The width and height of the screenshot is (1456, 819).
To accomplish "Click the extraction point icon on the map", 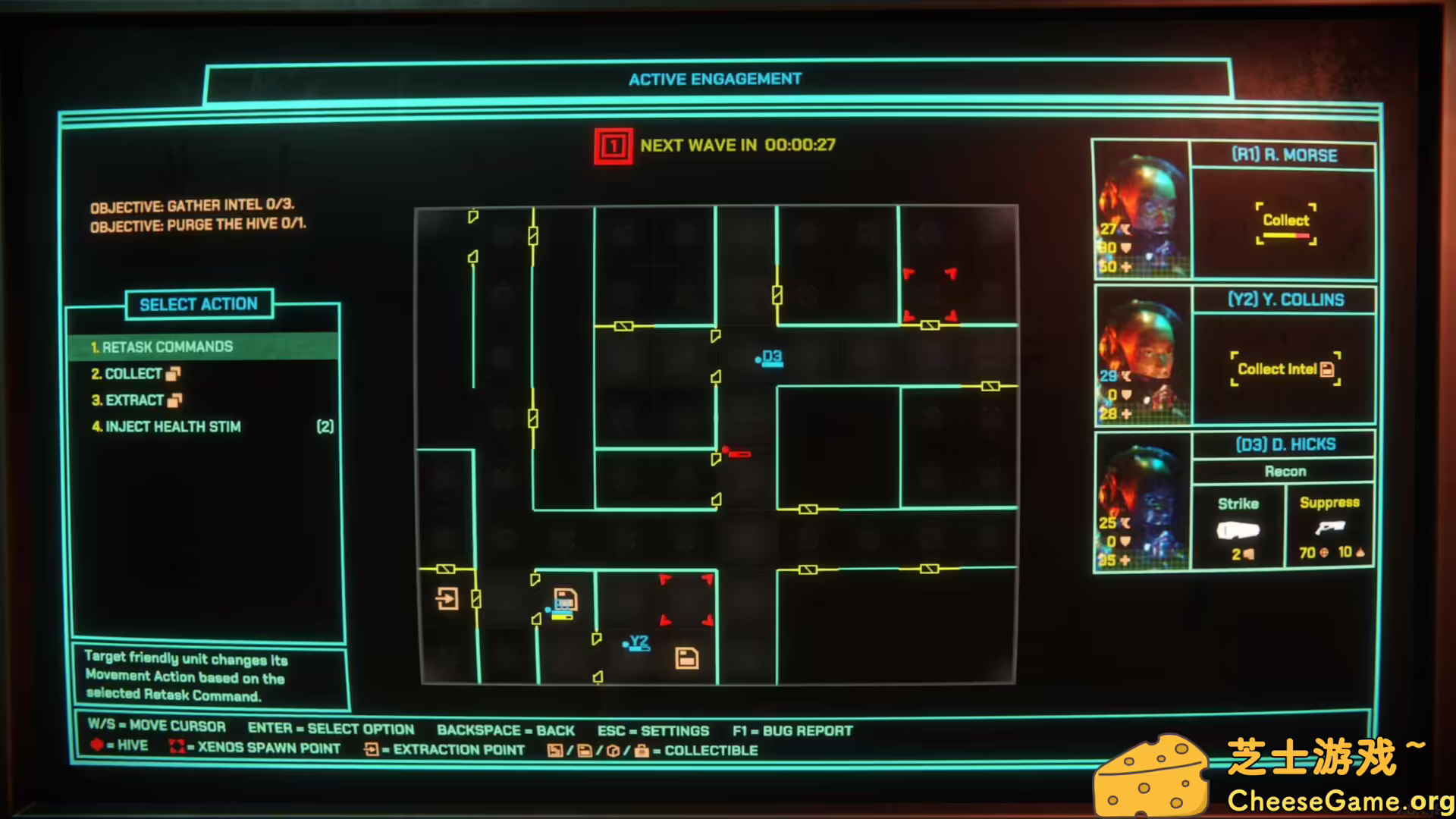I will tap(447, 599).
